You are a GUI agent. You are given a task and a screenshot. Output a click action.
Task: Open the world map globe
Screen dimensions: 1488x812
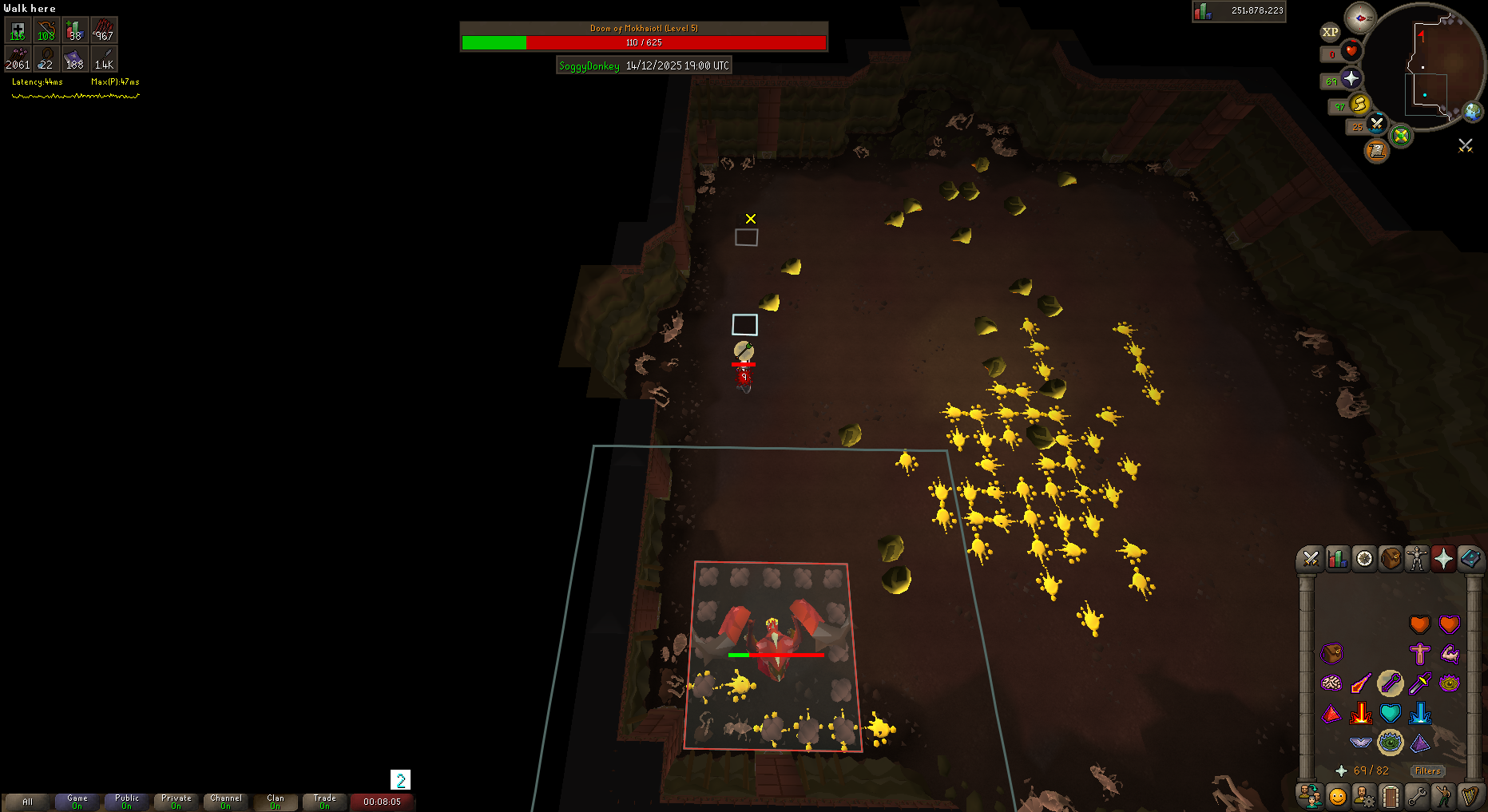[1472, 112]
